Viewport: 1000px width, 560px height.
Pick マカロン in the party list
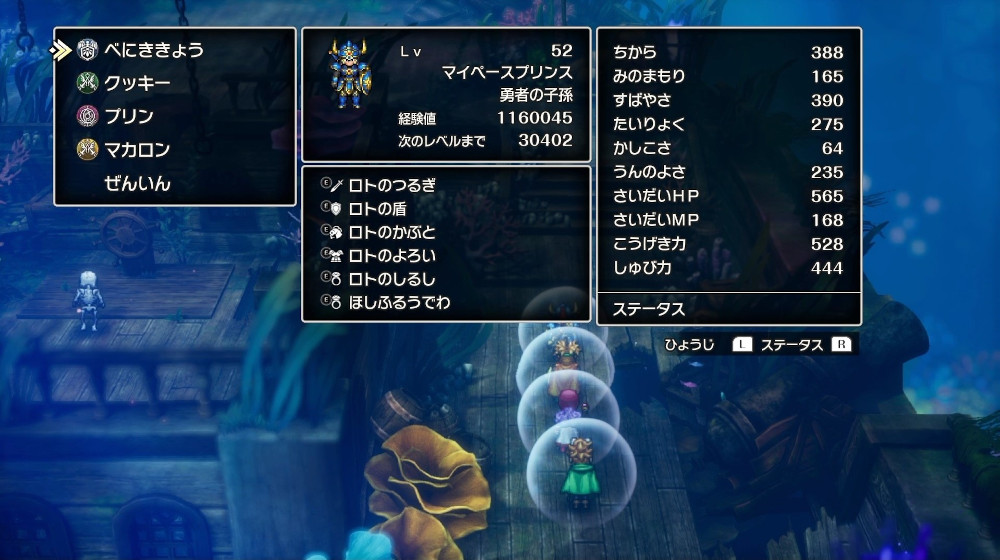137,150
